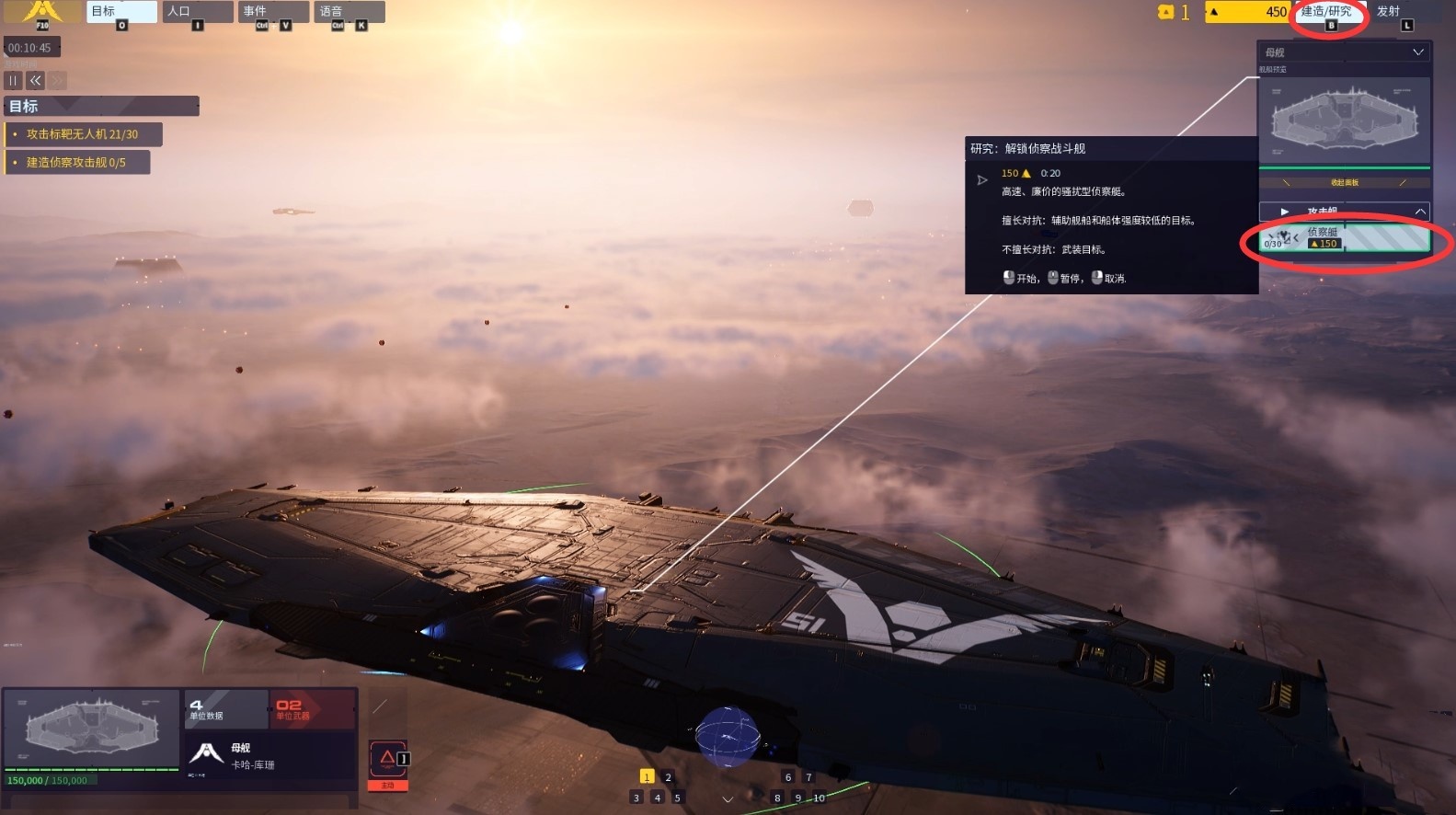Screen dimensions: 1456x815
Task: Open the 发射 launch panel
Action: [x=1389, y=12]
